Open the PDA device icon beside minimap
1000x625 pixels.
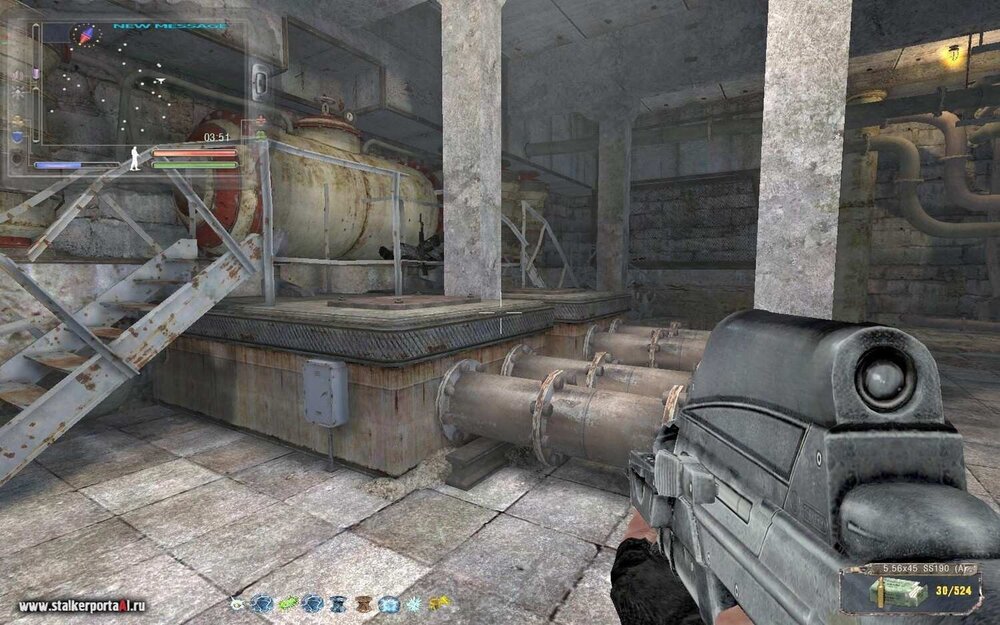pyautogui.click(x=260, y=80)
